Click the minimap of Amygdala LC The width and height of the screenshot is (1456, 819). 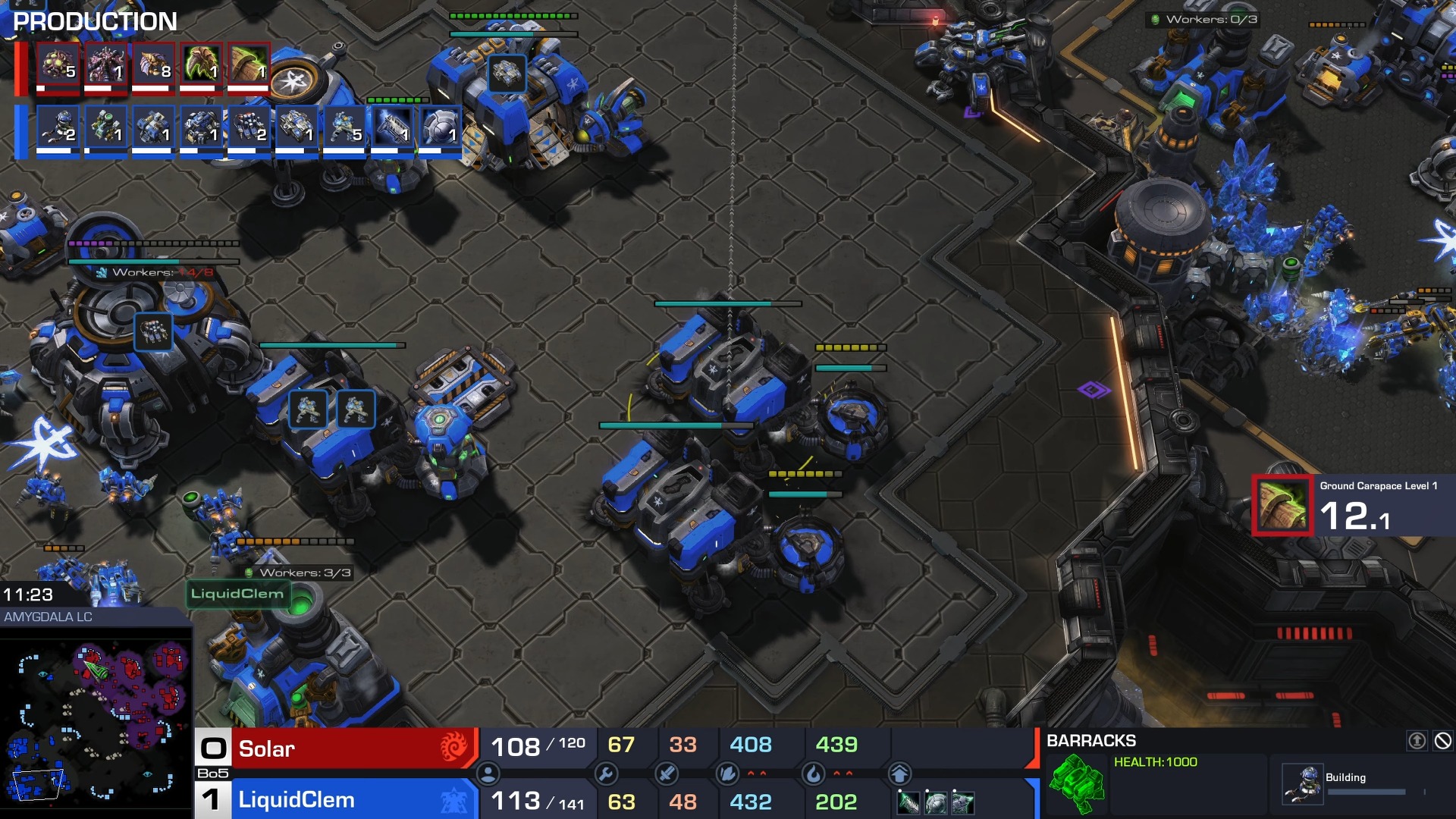(96, 720)
